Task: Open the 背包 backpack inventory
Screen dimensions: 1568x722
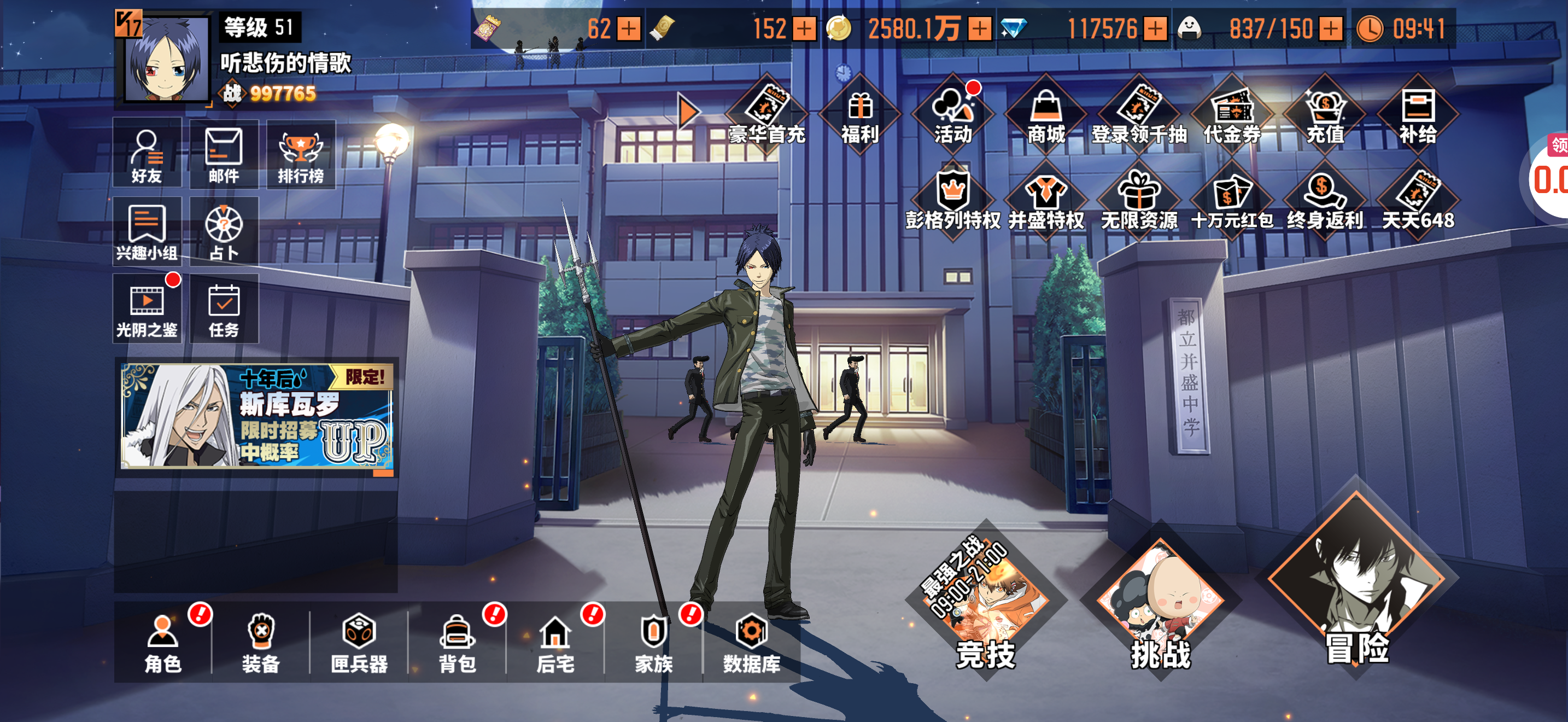Action: (457, 643)
